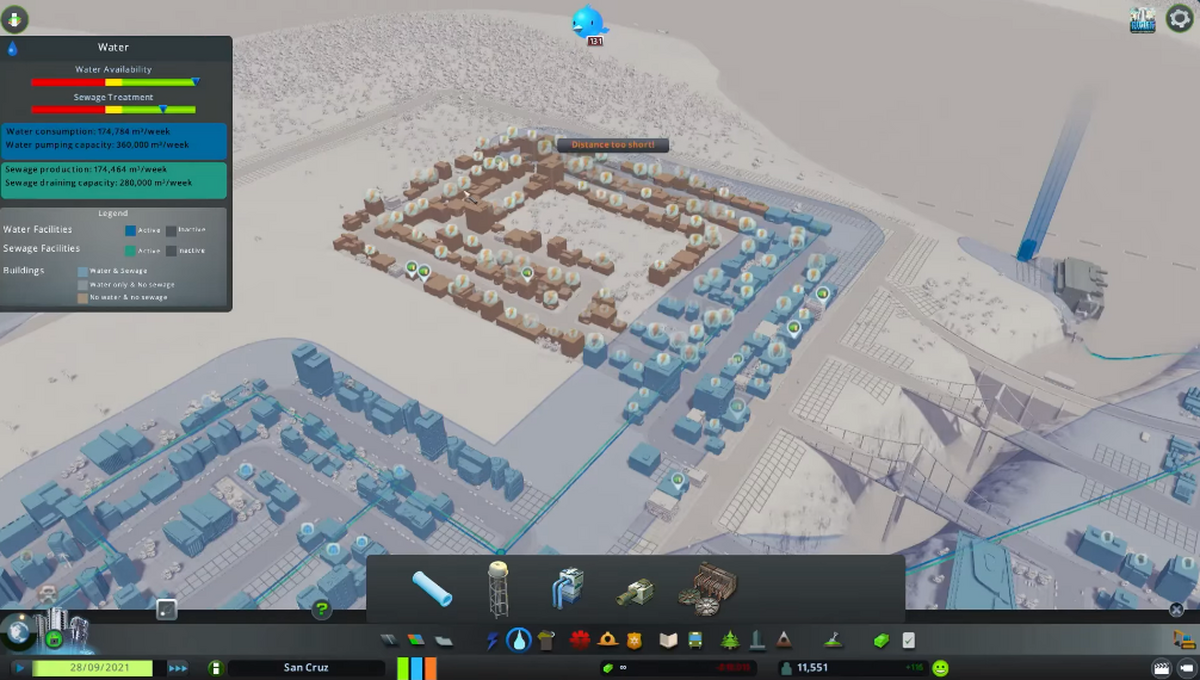This screenshot has width=1200, height=680.
Task: Toggle the play/pause simulation button
Action: tap(19, 668)
